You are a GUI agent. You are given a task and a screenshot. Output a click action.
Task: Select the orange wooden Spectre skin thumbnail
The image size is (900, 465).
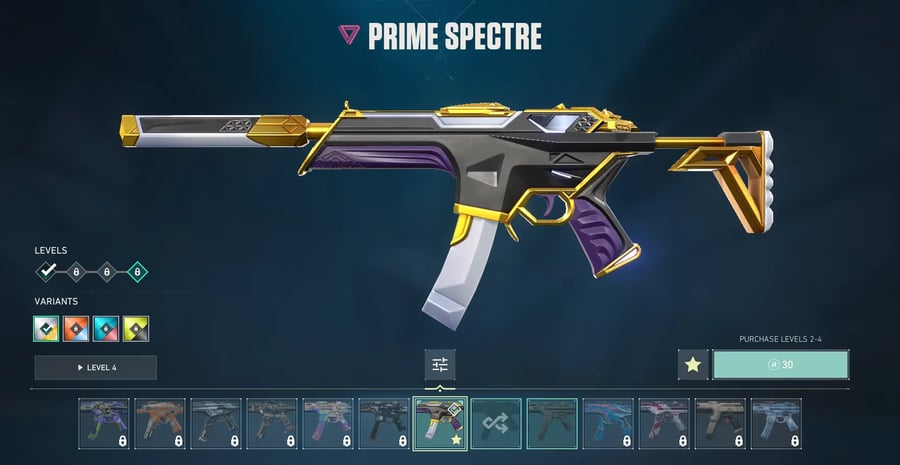(x=160, y=423)
